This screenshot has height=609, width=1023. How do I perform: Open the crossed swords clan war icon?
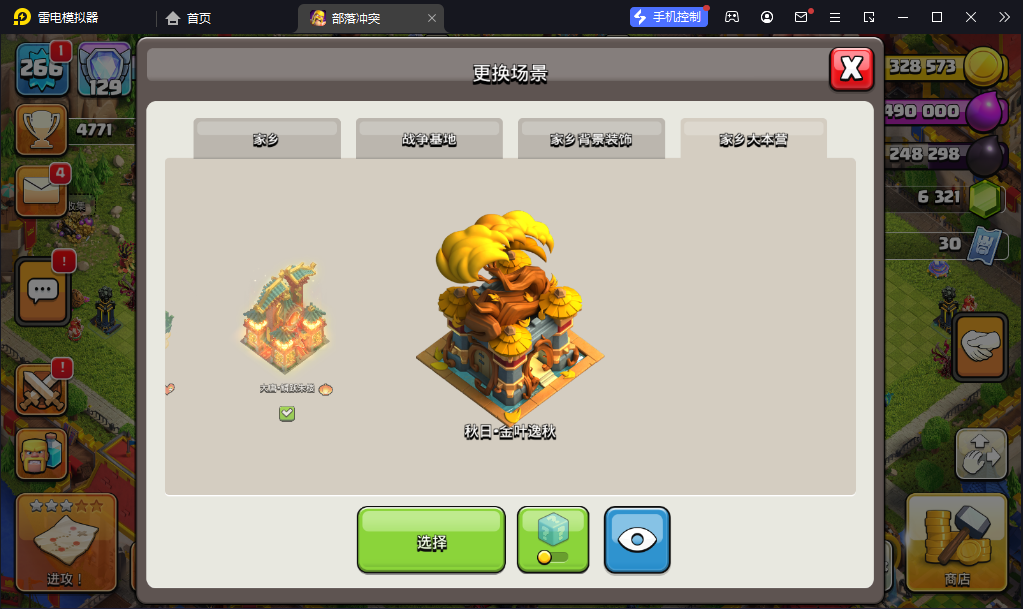pos(42,390)
